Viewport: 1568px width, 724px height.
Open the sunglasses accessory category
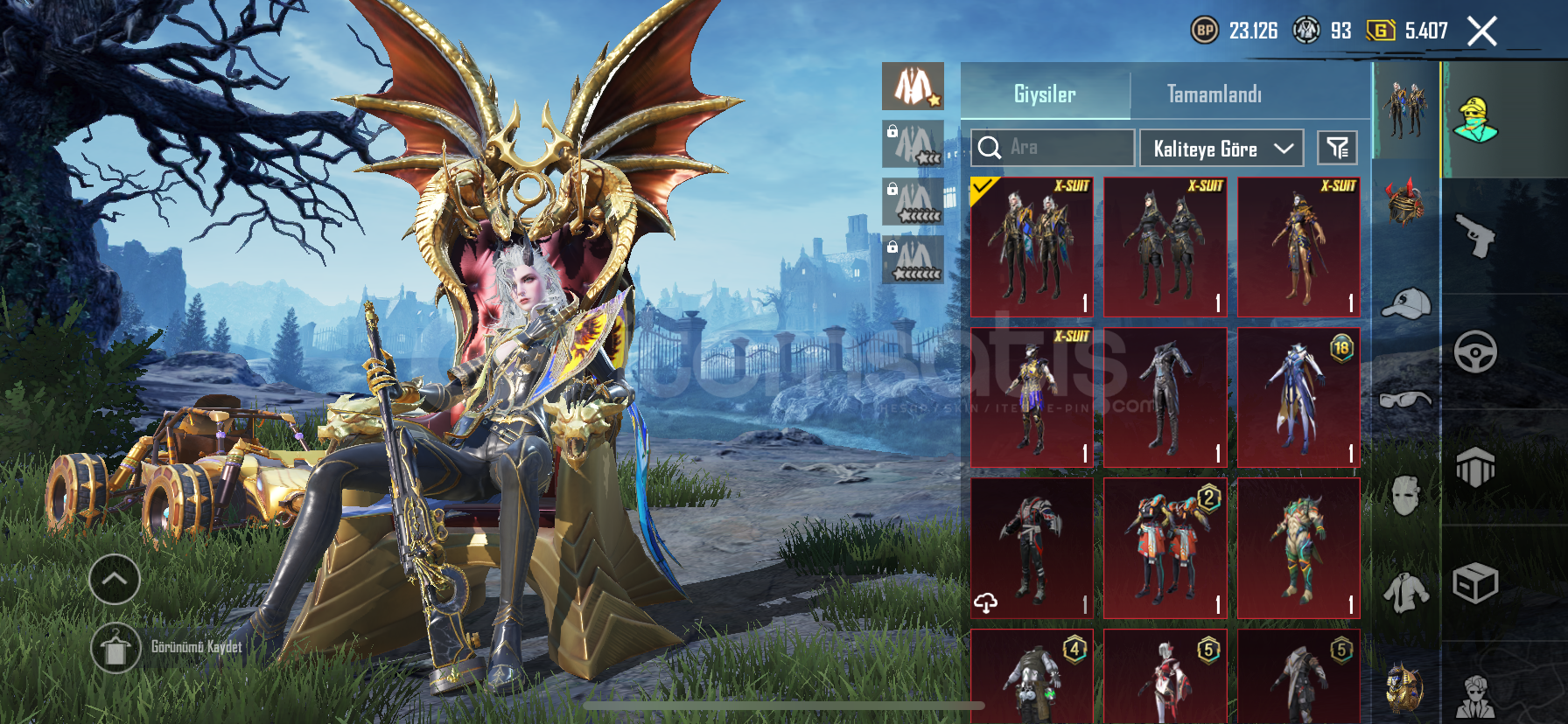click(1405, 400)
